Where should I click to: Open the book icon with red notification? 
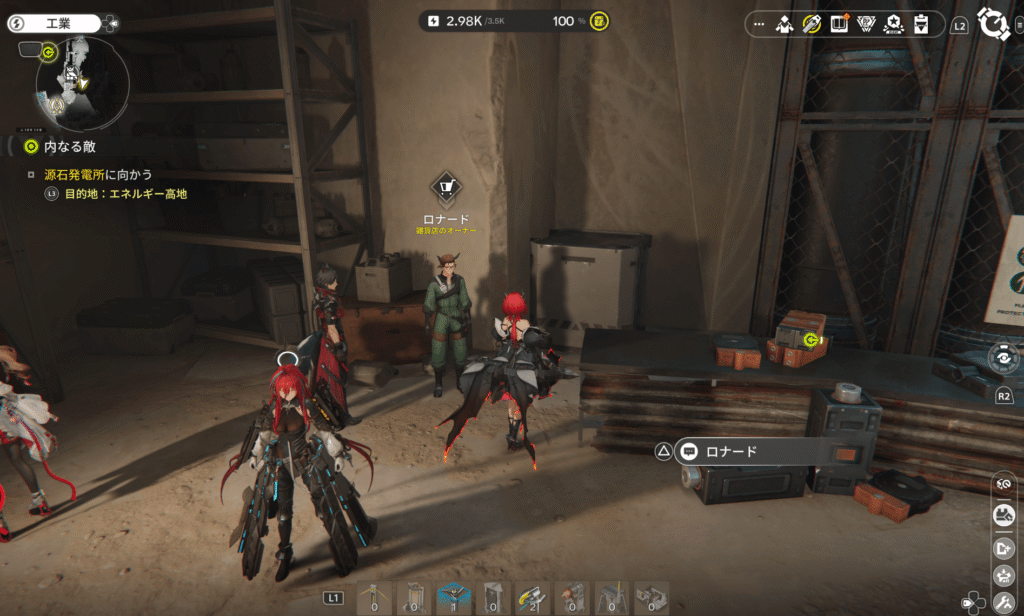pos(839,23)
